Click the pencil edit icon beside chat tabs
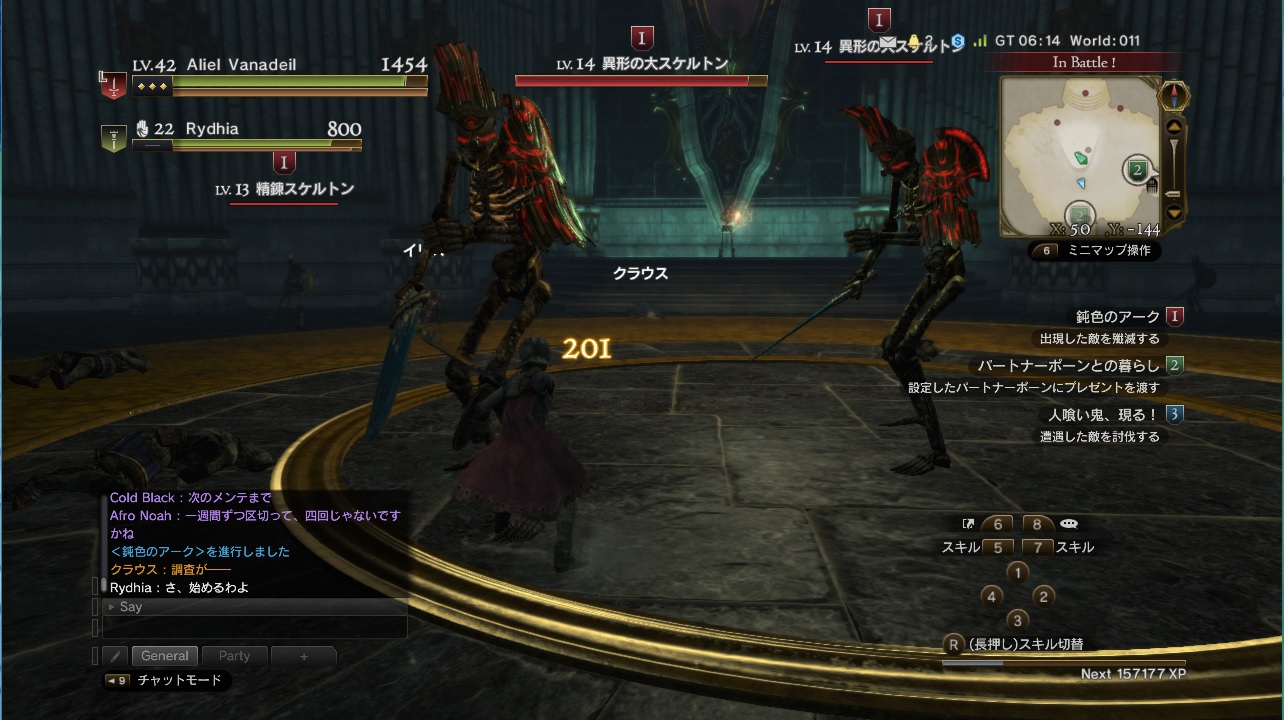Screen dimensions: 1284x720 [x=116, y=657]
